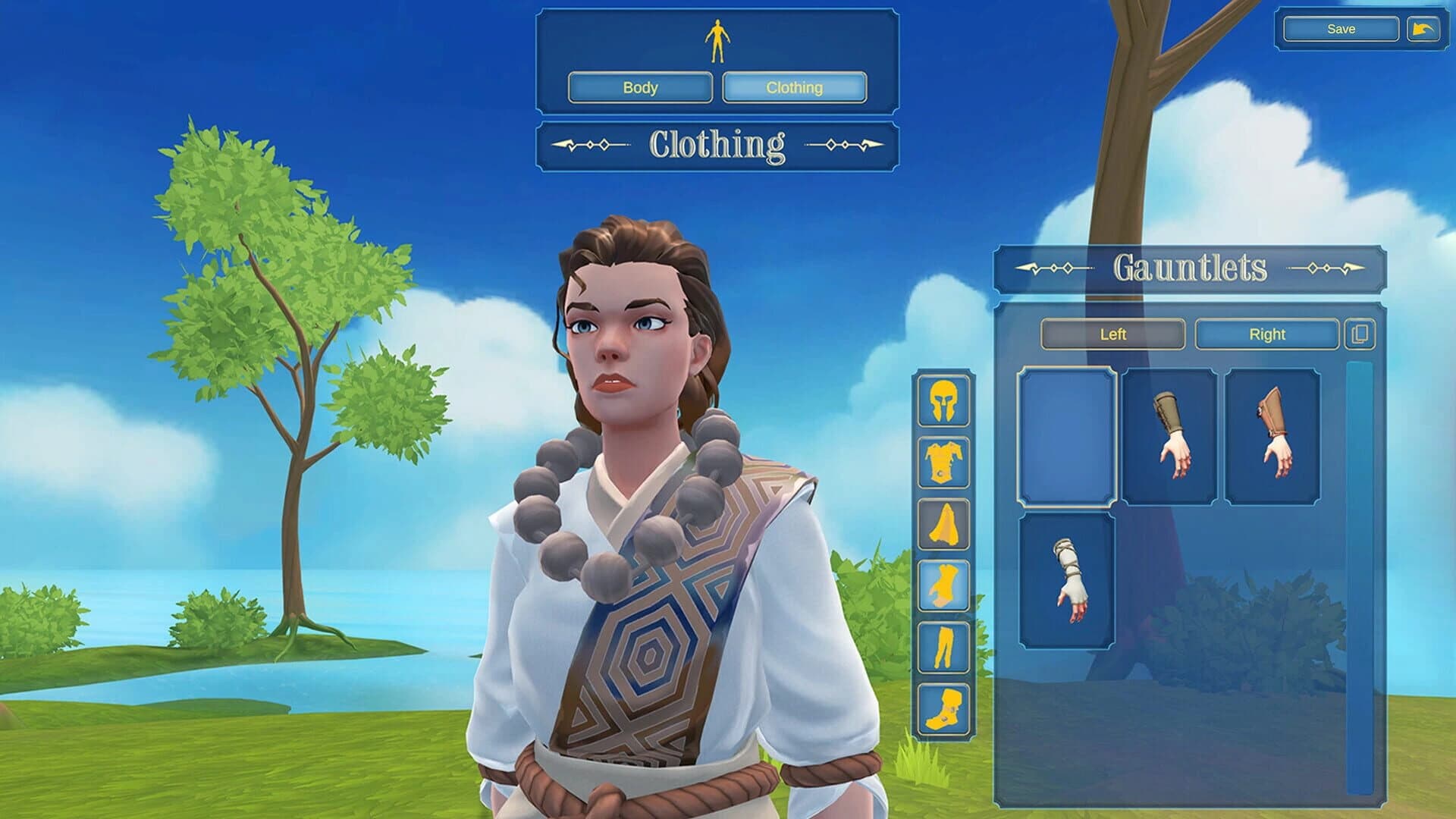Select the Clothing tab
The width and height of the screenshot is (1456, 819).
794,87
